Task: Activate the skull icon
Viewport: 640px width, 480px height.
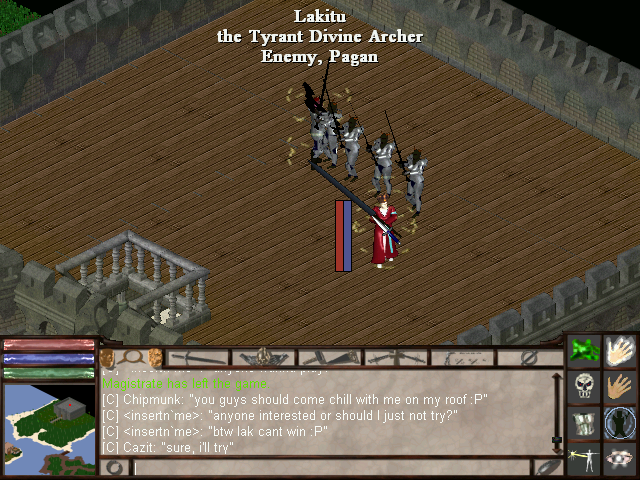Action: pyautogui.click(x=585, y=386)
